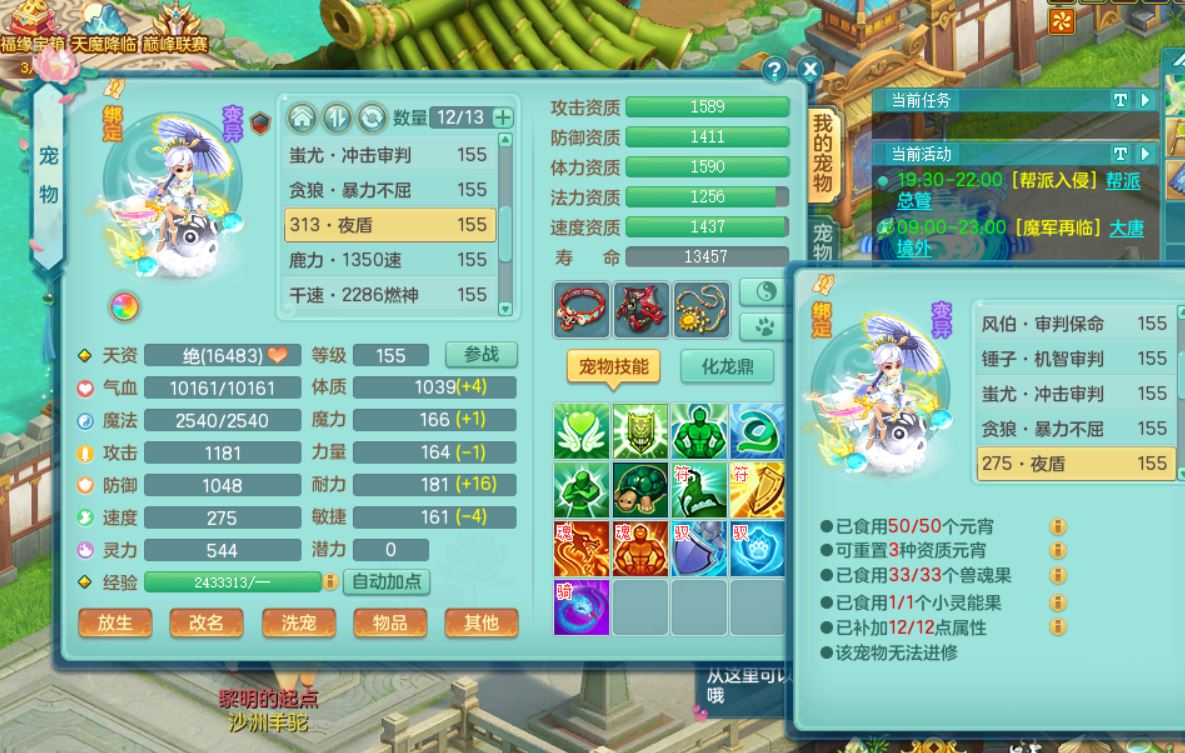Open the 洗宠 pet reset button
Image resolution: width=1185 pixels, height=753 pixels.
(x=298, y=622)
